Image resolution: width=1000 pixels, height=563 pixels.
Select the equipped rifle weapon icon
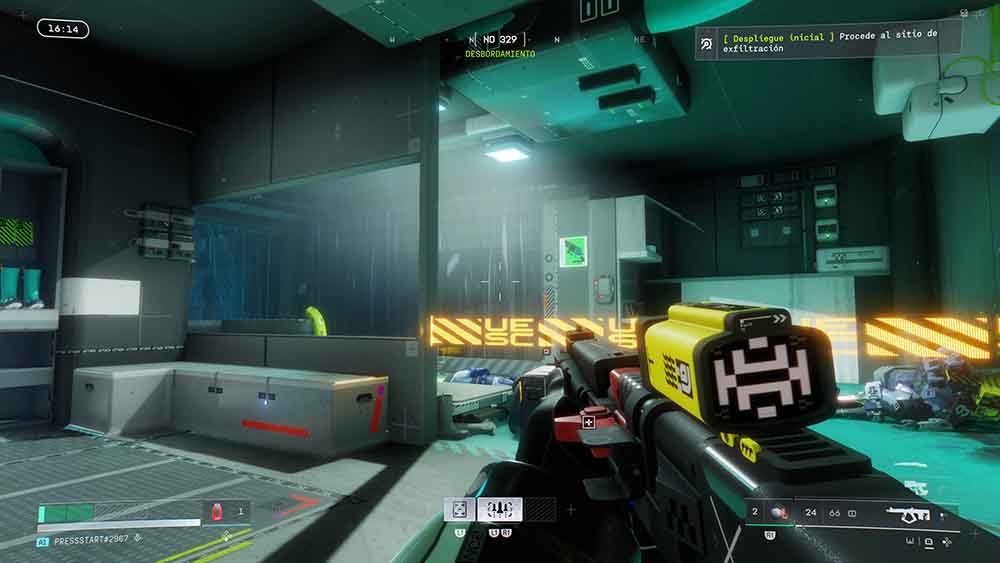pos(908,514)
